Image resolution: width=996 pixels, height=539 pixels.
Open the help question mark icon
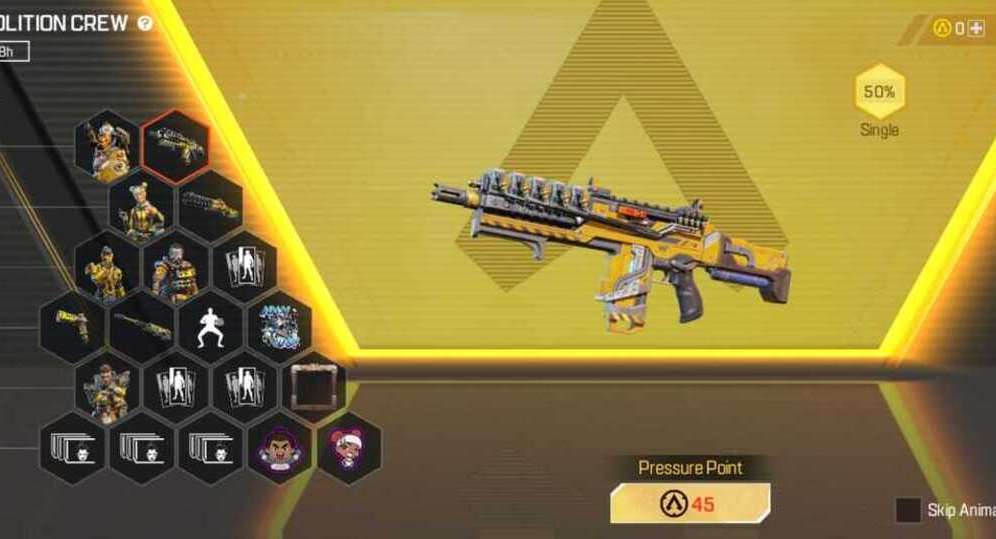tap(145, 22)
